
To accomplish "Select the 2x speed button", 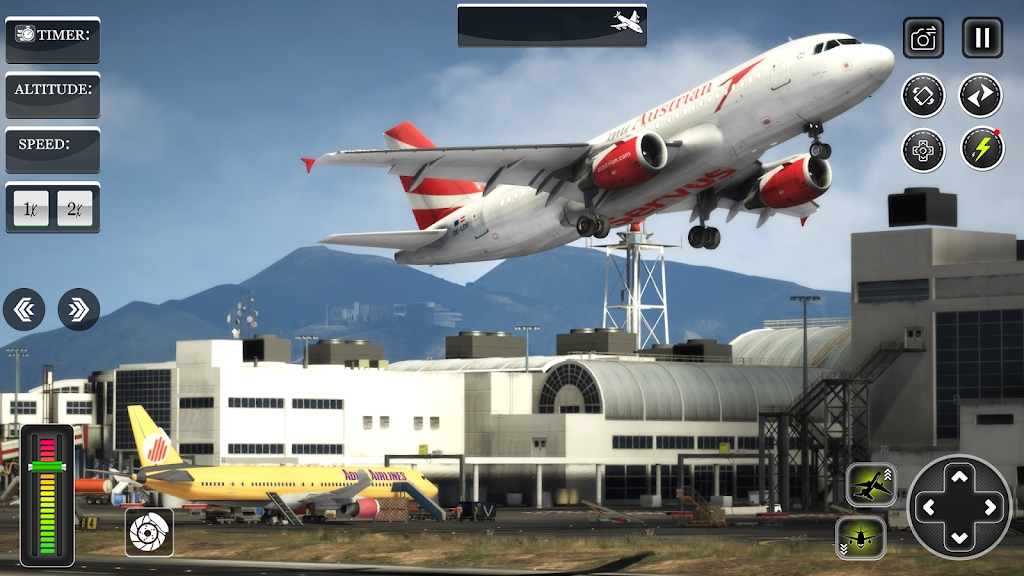I will pyautogui.click(x=76, y=208).
